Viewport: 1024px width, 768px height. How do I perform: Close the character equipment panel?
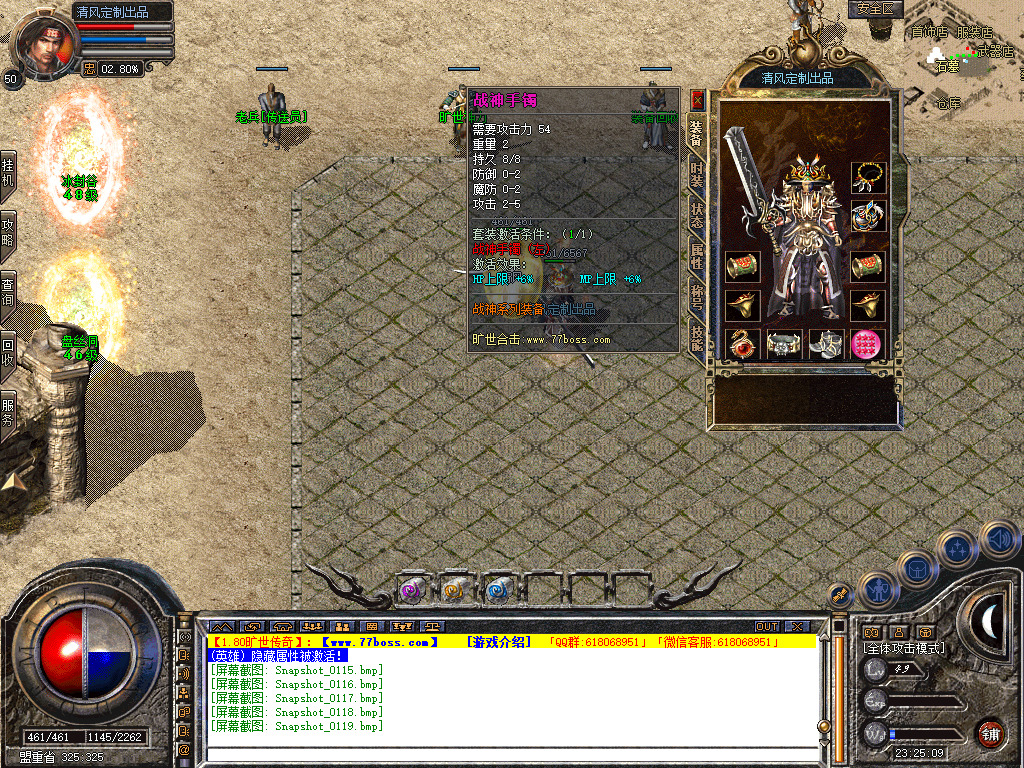(698, 100)
